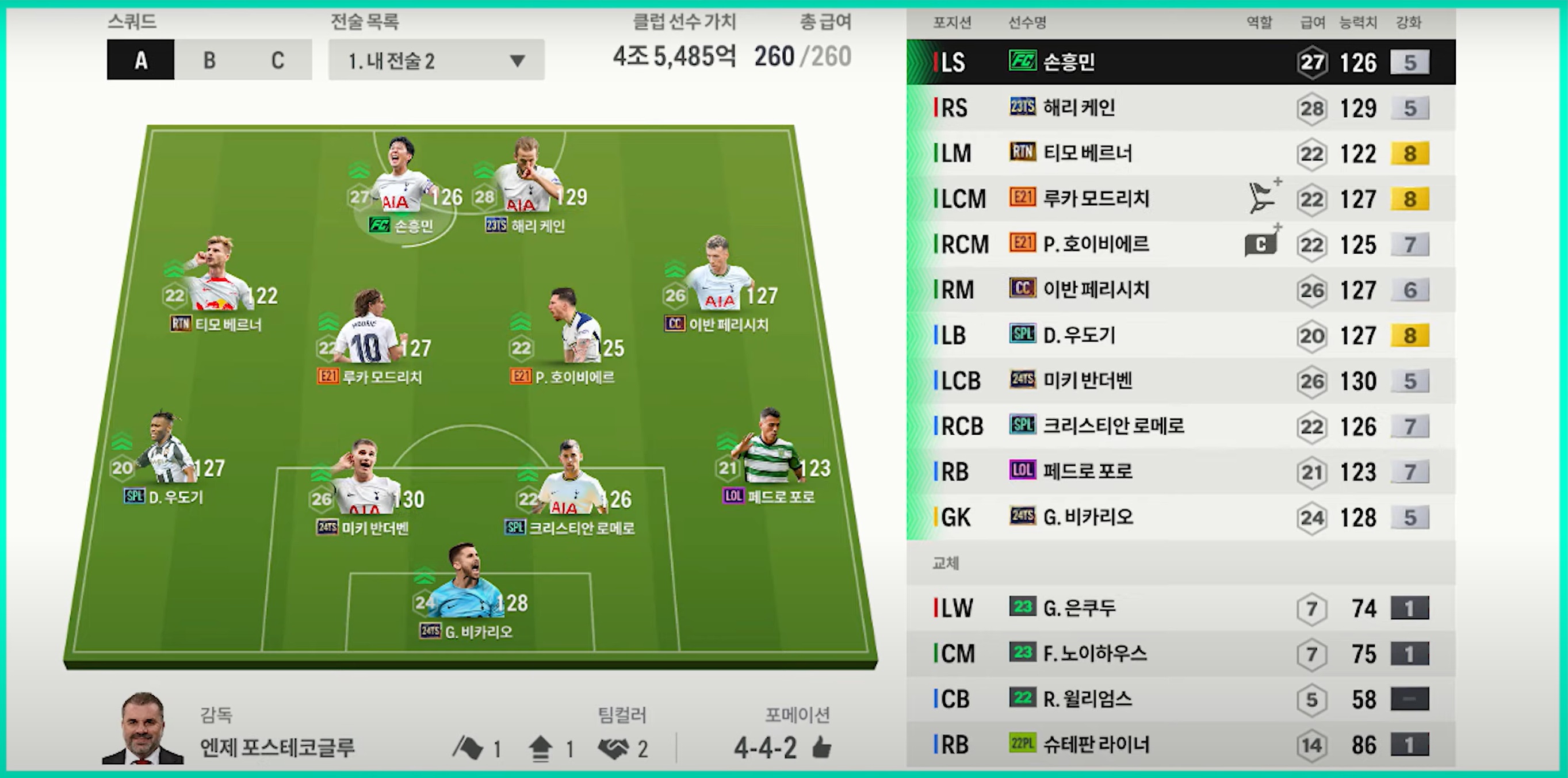This screenshot has height=778, width=1568.
Task: Select manager 엔제 포스테코글루 portrait
Action: [x=143, y=729]
